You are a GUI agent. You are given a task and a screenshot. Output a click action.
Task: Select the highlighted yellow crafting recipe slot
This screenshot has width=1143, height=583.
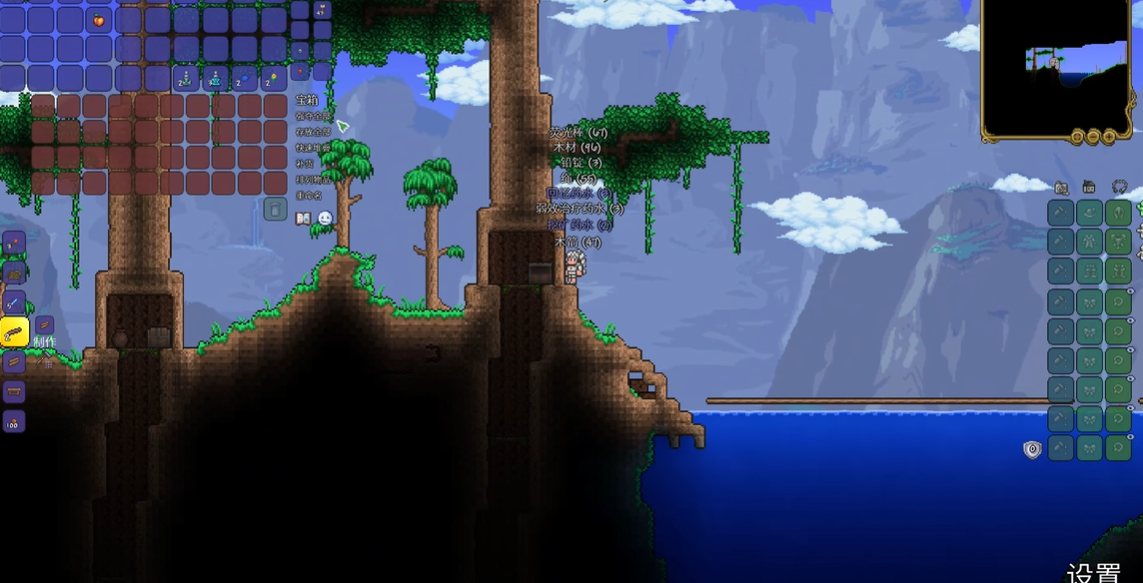tap(14, 332)
